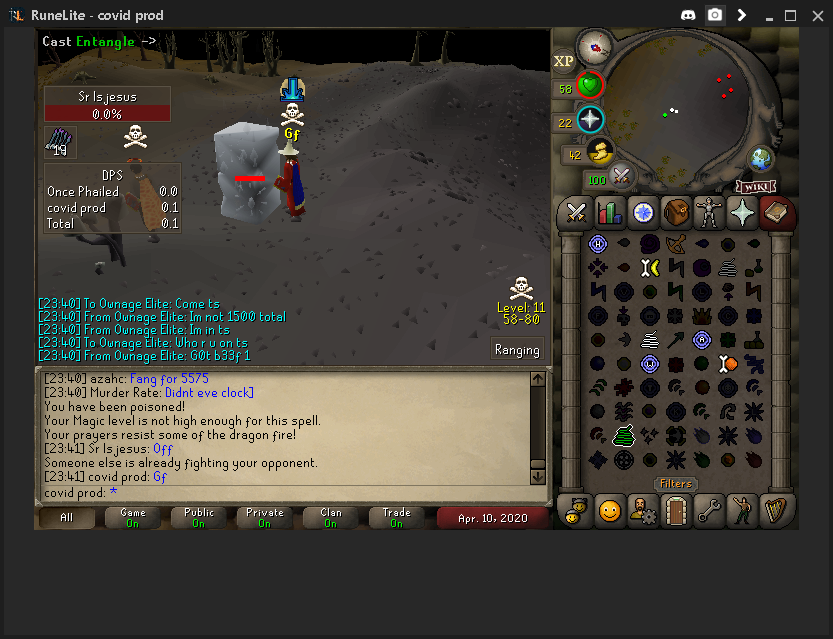Show the Worn Equipment tab
Viewport: 833px width, 639px height.
click(708, 212)
